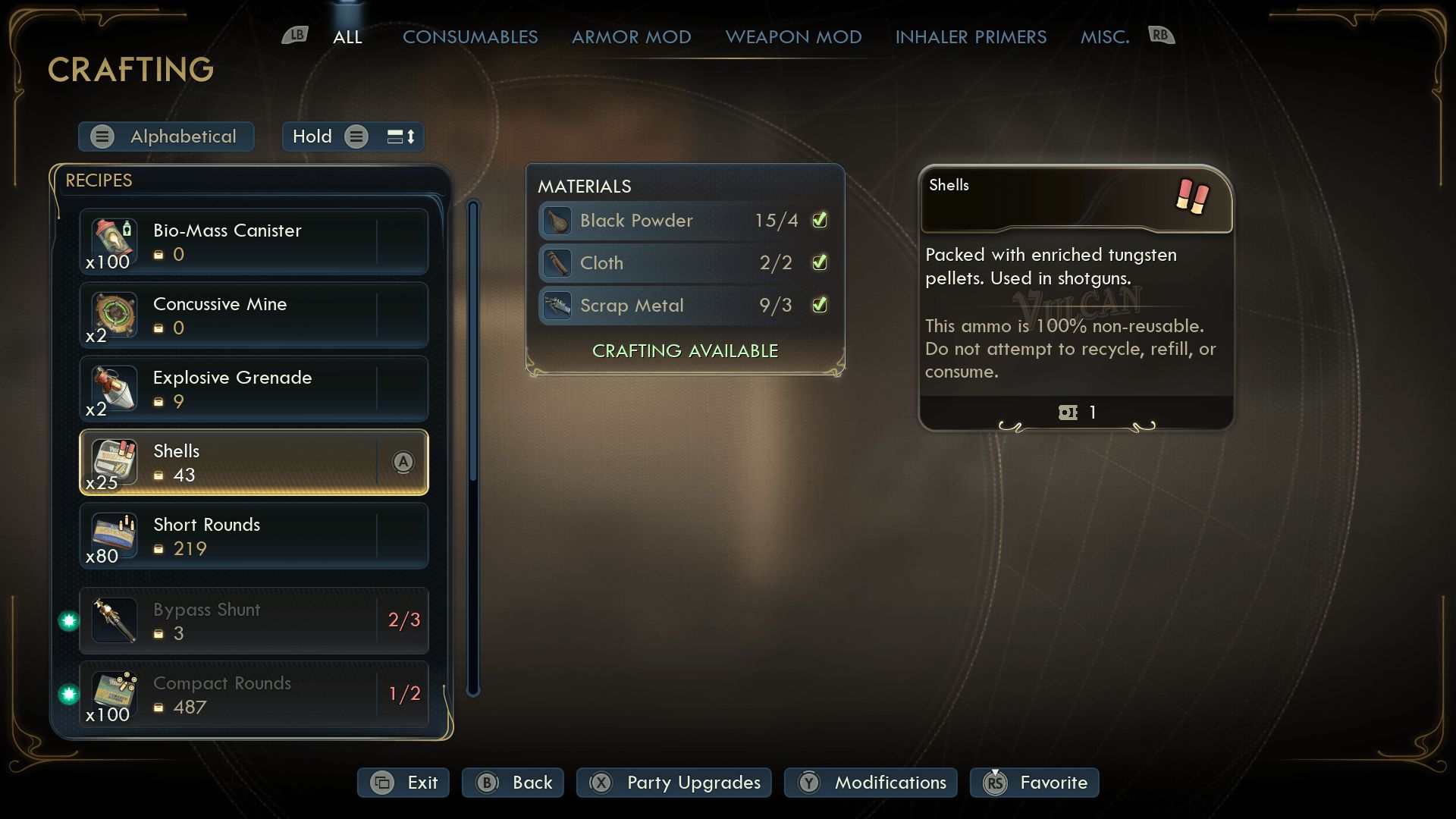This screenshot has width=1456, height=819.
Task: Select the locked Bypass Shunt recipe
Action: tap(253, 620)
